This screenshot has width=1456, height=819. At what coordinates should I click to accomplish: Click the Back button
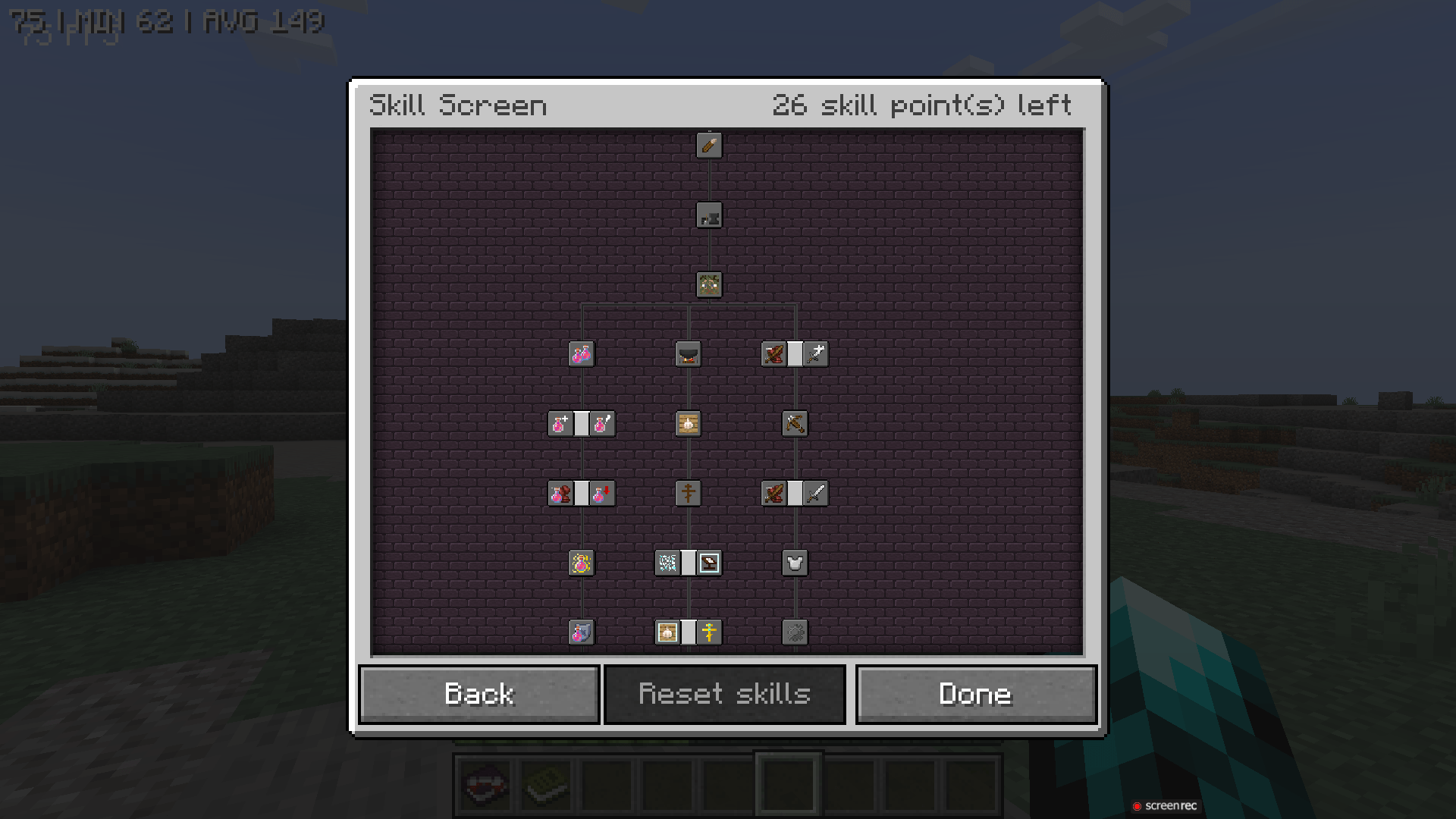[x=479, y=693]
